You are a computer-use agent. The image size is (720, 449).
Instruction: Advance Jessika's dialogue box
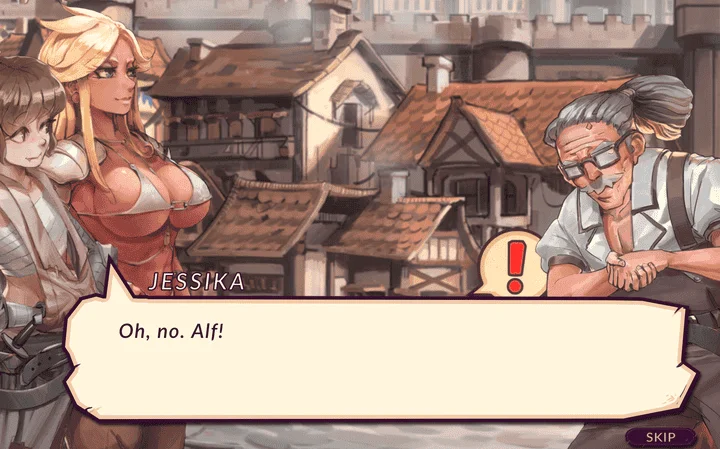(380, 357)
